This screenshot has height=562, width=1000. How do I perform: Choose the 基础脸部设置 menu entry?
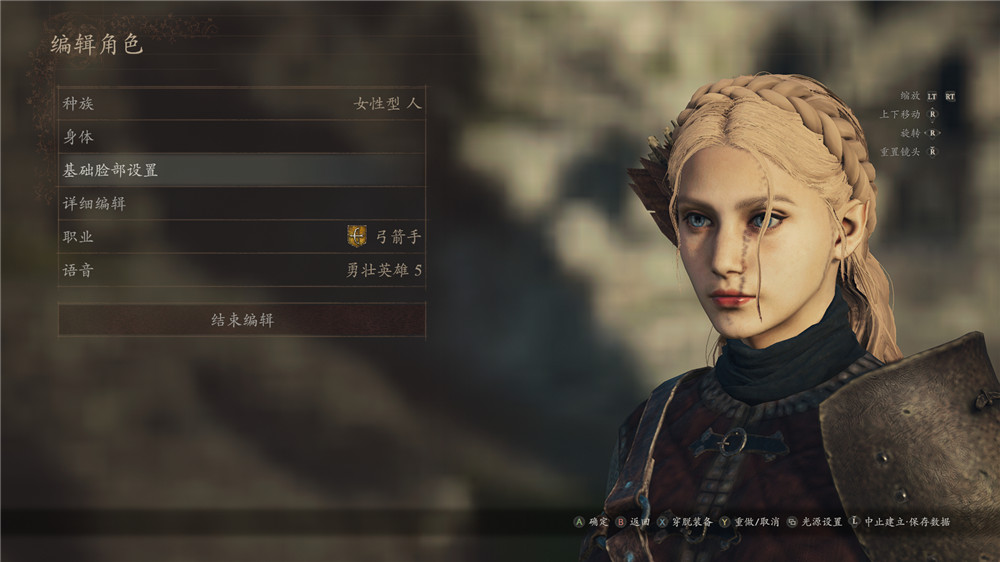[241, 170]
